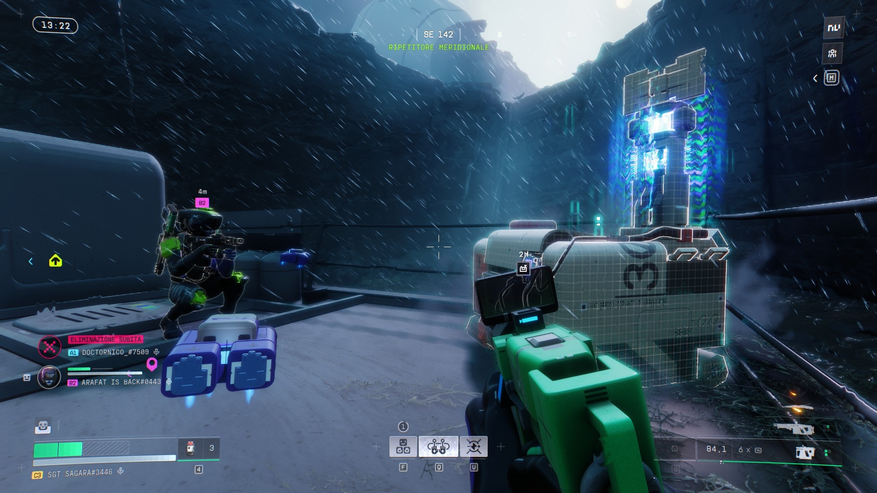Select the first gadget slot icon
The width and height of the screenshot is (877, 493).
(x=403, y=447)
